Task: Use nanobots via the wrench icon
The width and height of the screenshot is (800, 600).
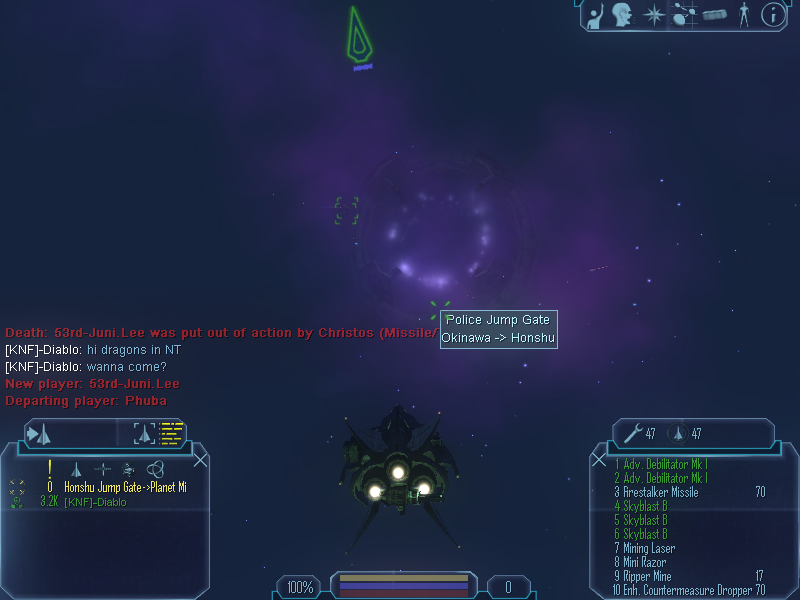Action: 632,433
